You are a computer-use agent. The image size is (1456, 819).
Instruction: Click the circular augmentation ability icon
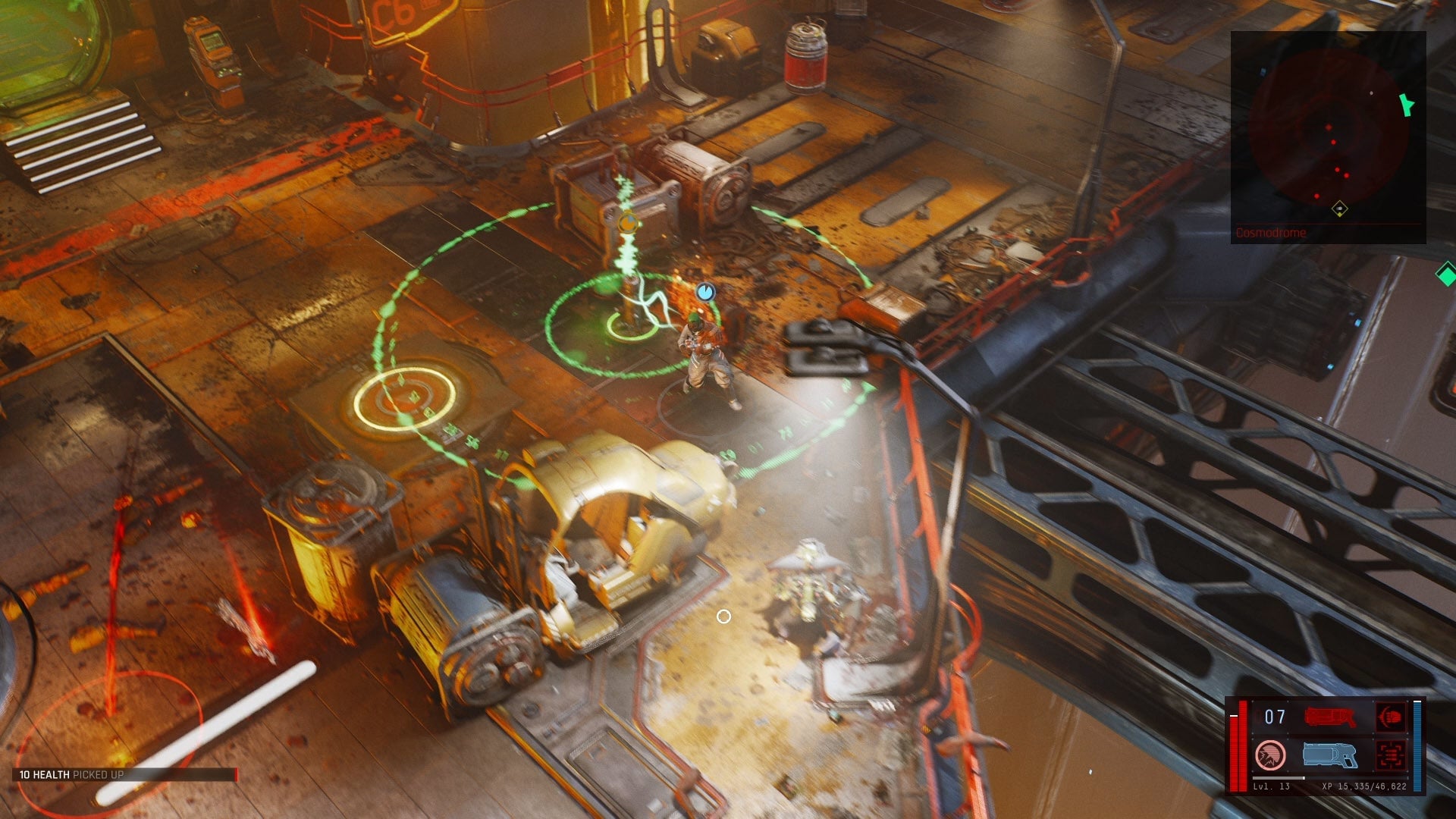pos(1270,755)
